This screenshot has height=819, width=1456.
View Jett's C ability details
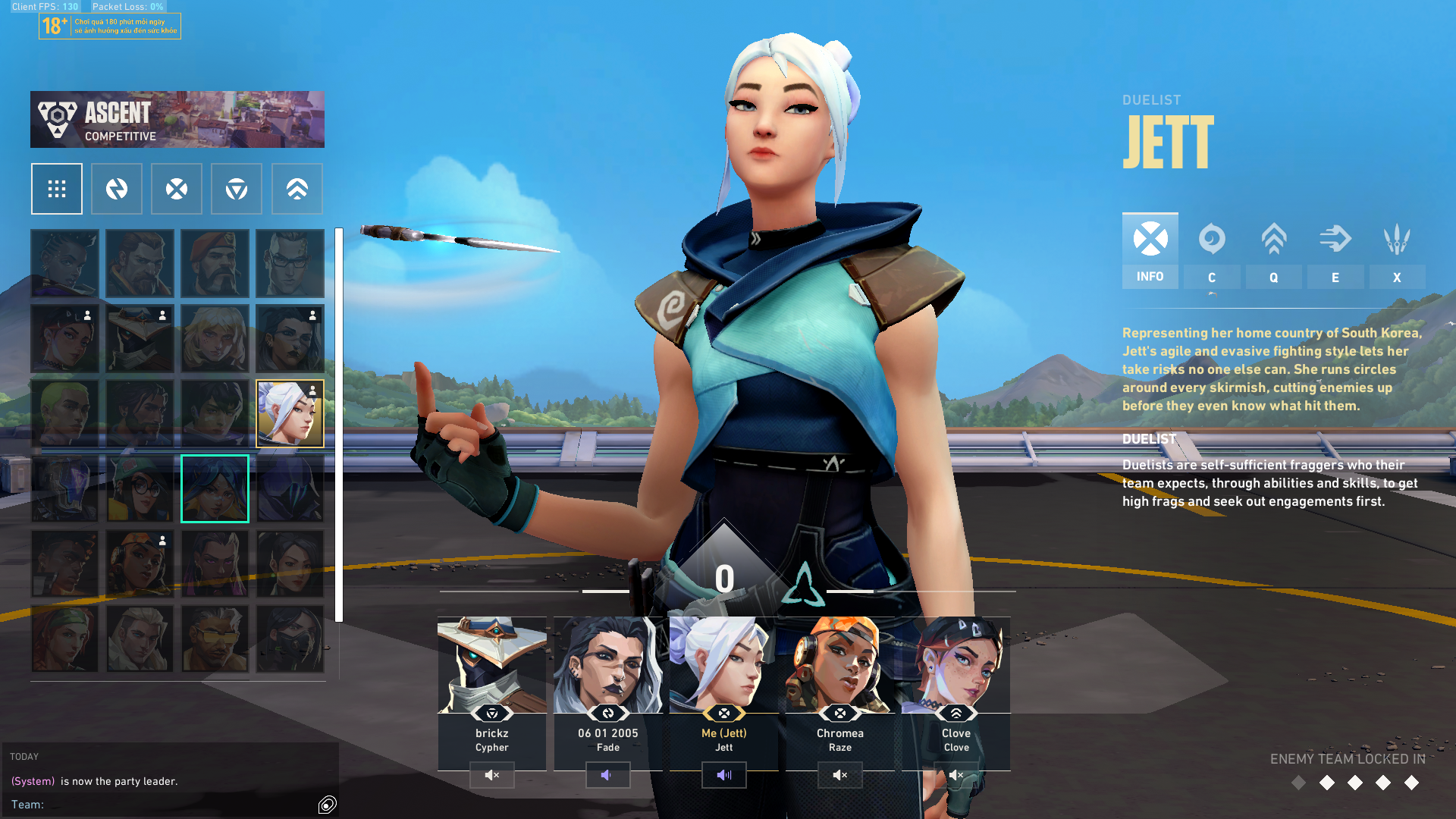[1212, 250]
